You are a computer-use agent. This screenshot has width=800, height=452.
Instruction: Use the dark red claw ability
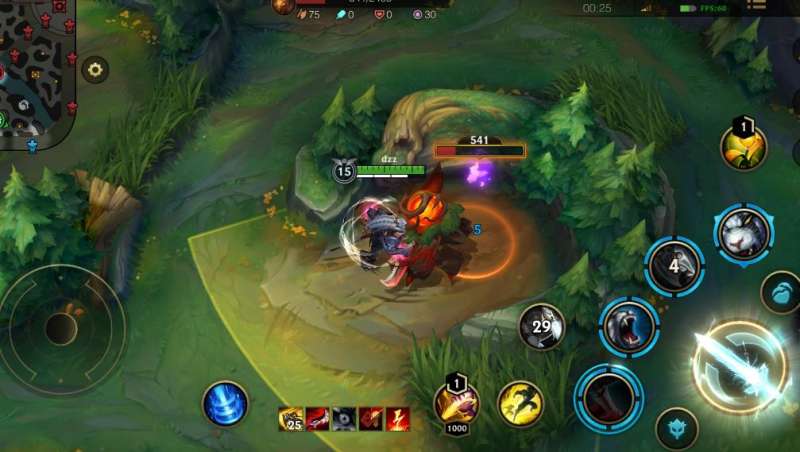tap(608, 398)
